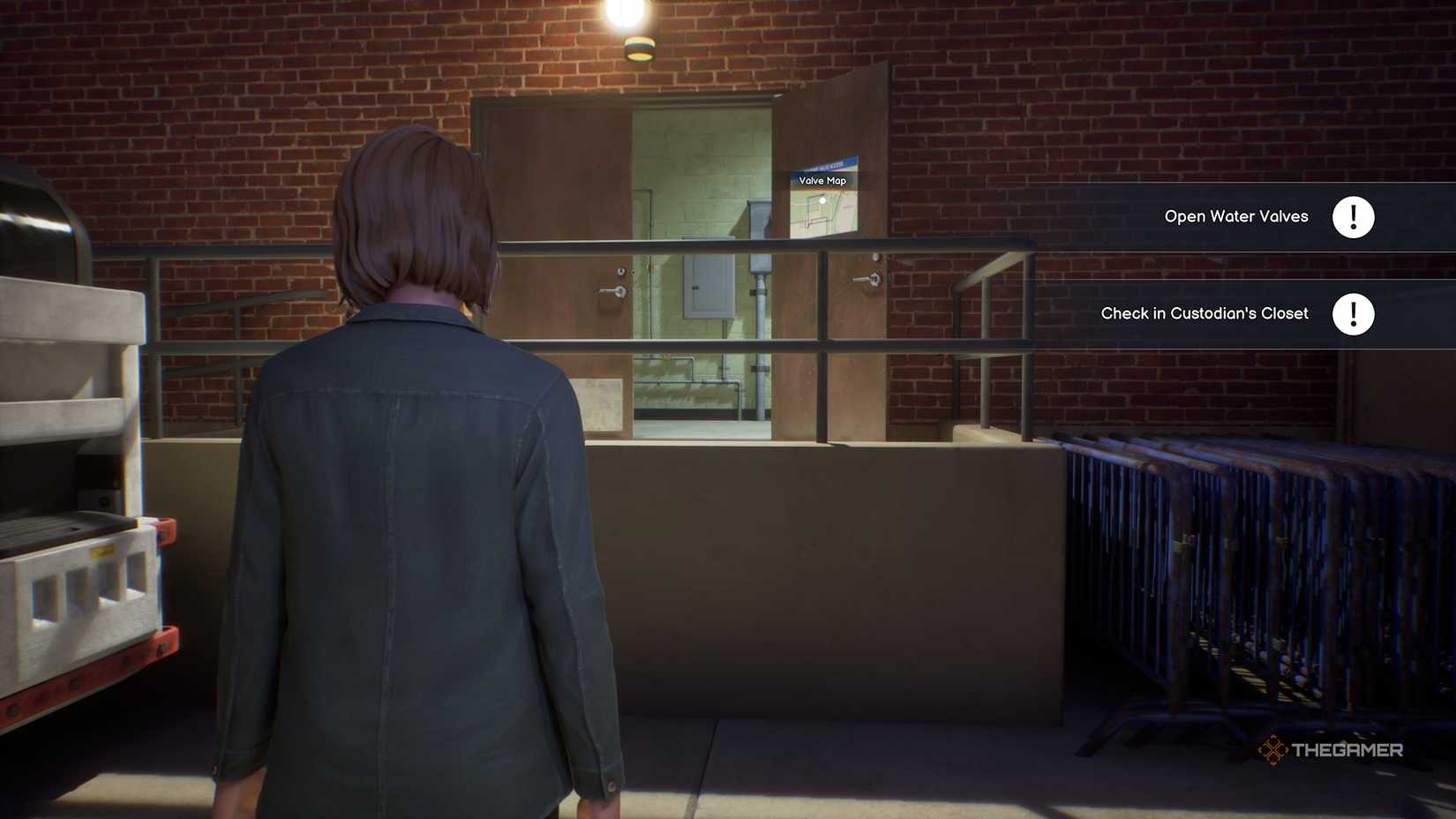The image size is (1456, 819).
Task: Click the Valve Map label text
Action: pyautogui.click(x=822, y=180)
